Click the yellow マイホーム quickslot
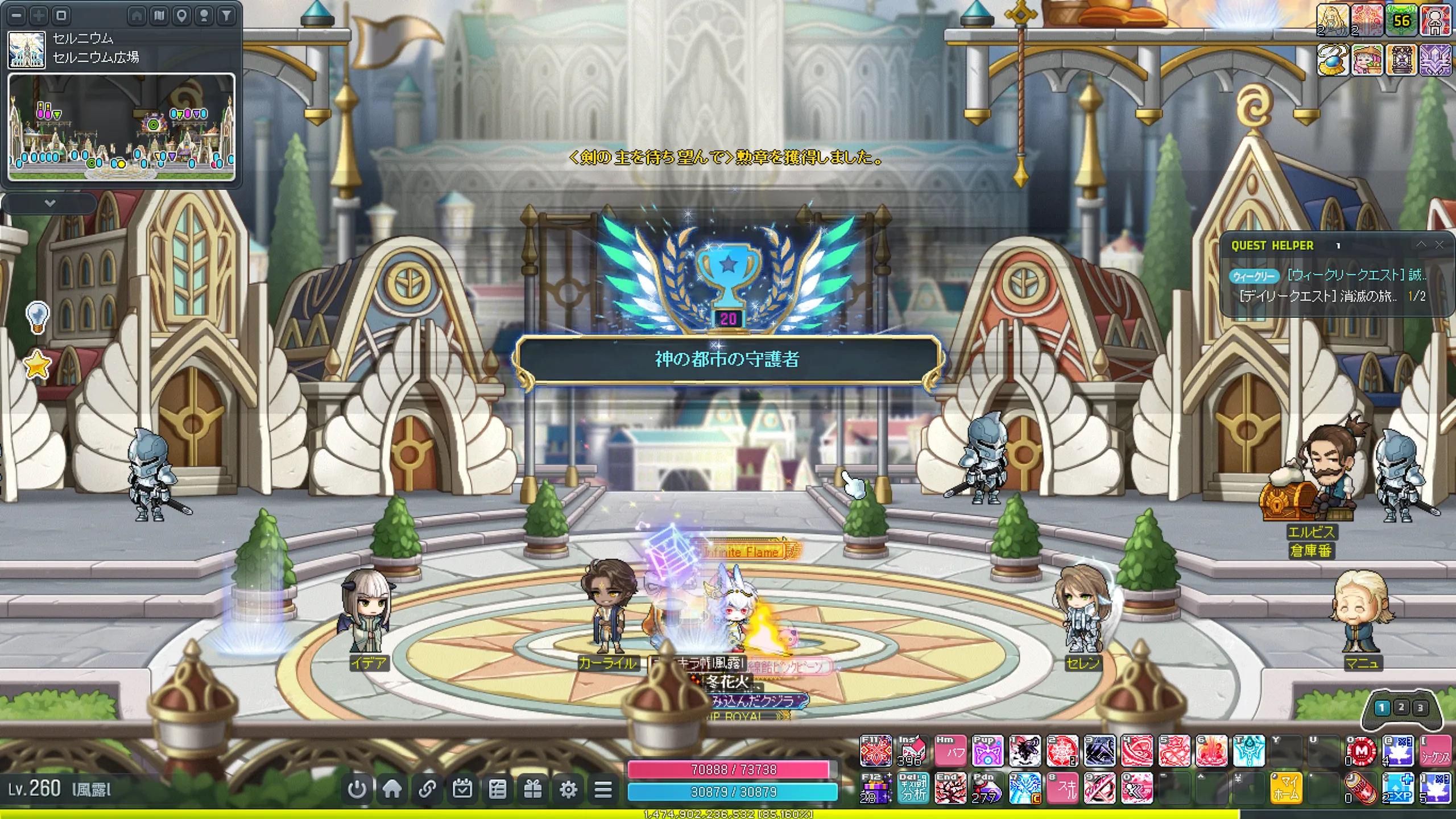 point(1285,788)
